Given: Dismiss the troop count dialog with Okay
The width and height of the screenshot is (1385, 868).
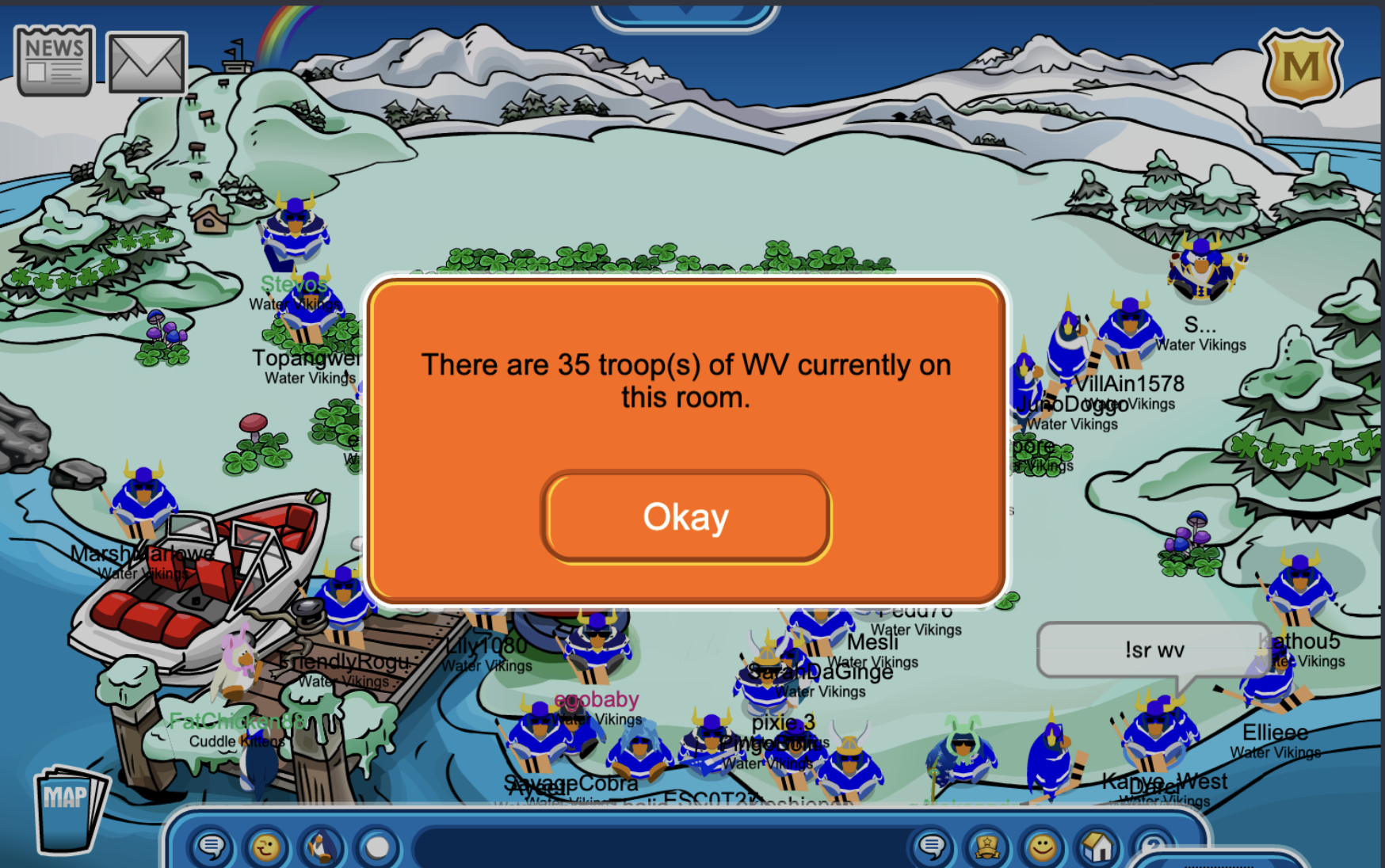Looking at the screenshot, I should tap(686, 518).
